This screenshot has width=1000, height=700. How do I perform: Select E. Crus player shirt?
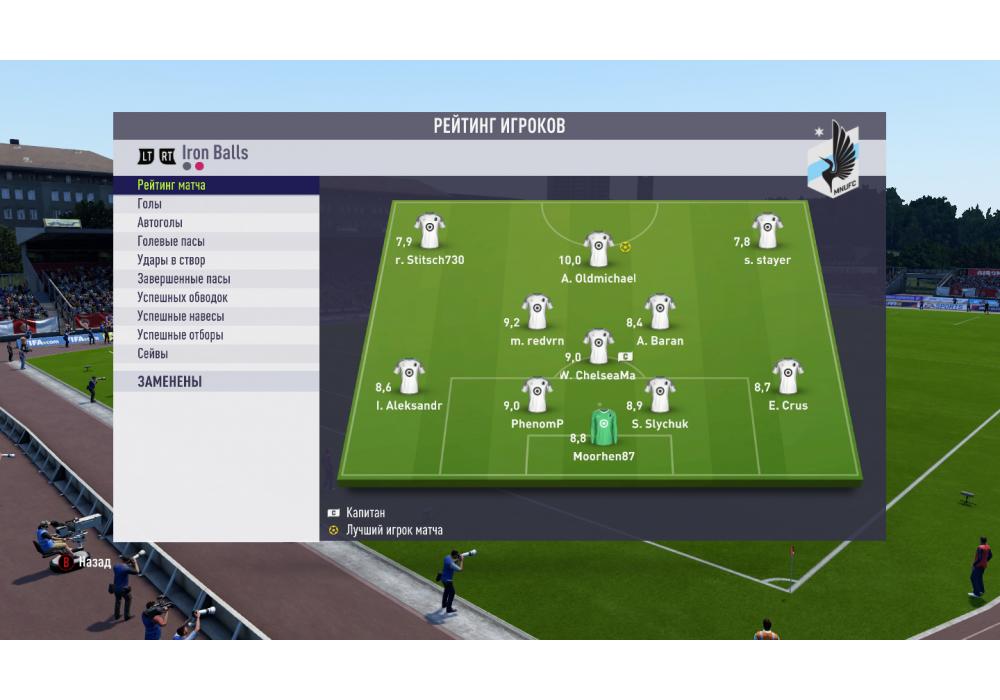click(788, 377)
